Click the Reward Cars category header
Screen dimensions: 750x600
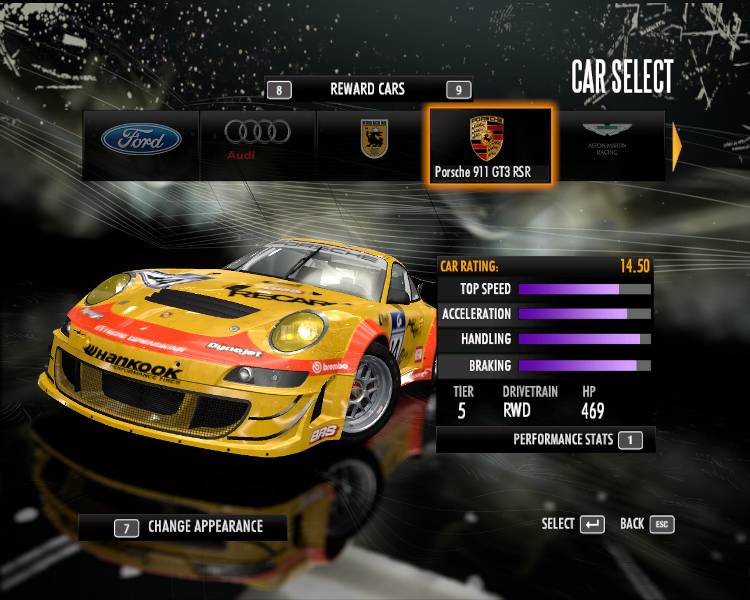pyautogui.click(x=367, y=89)
